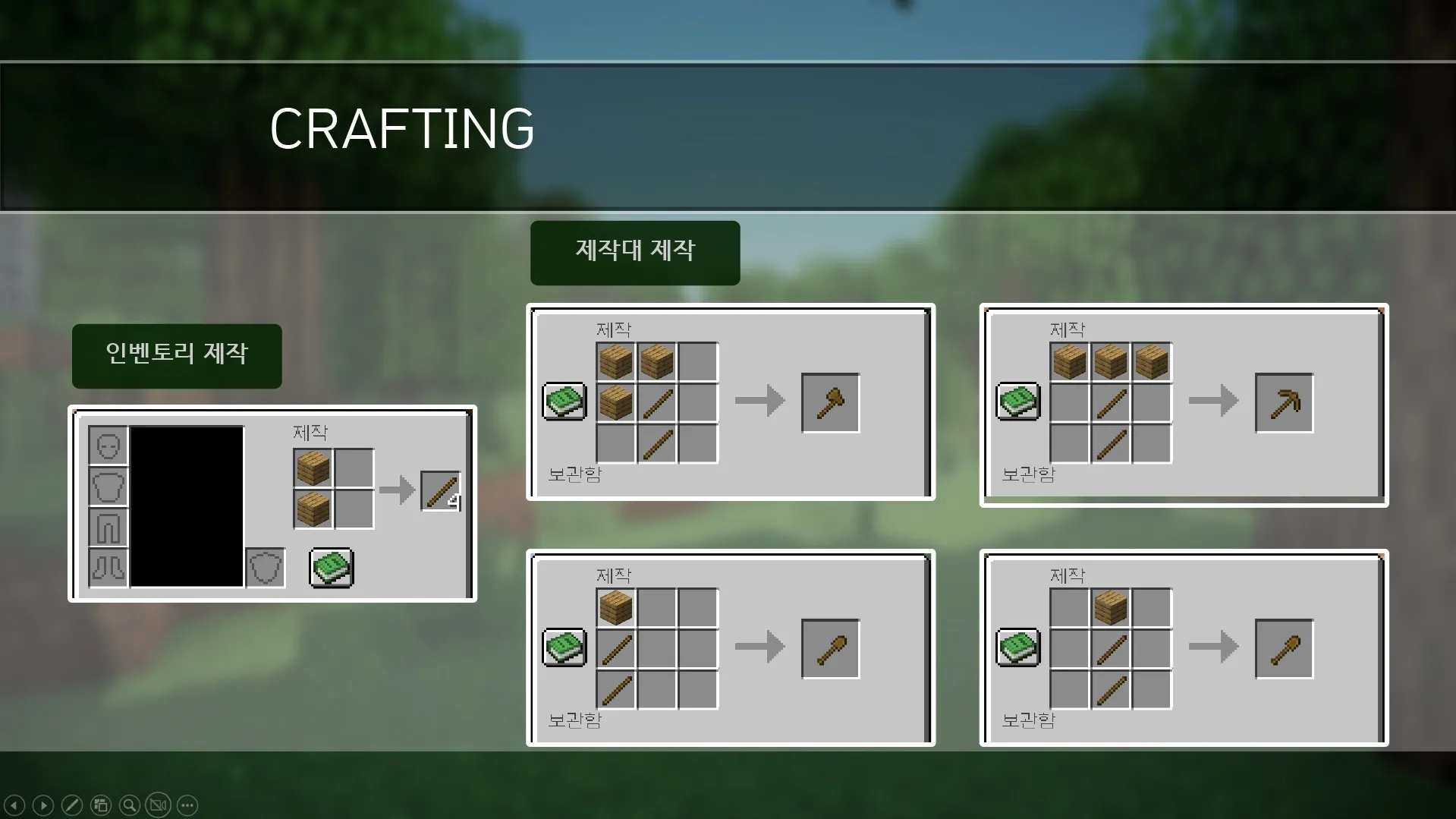Select the wooden axe result item
Viewport: 1456px width, 819px height.
[829, 402]
